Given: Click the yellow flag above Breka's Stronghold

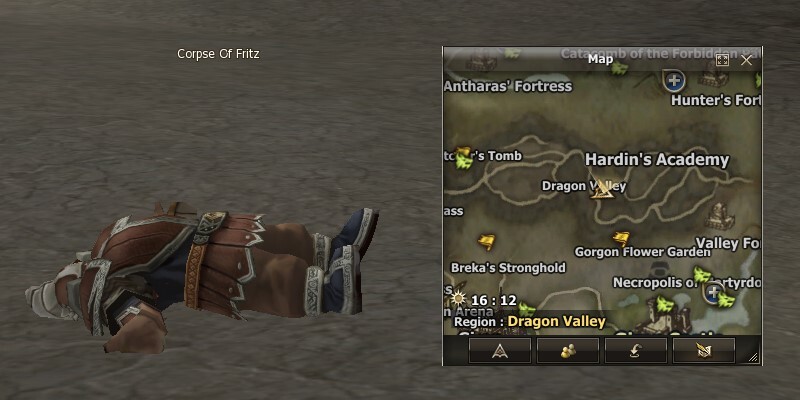Looking at the screenshot, I should tap(487, 241).
